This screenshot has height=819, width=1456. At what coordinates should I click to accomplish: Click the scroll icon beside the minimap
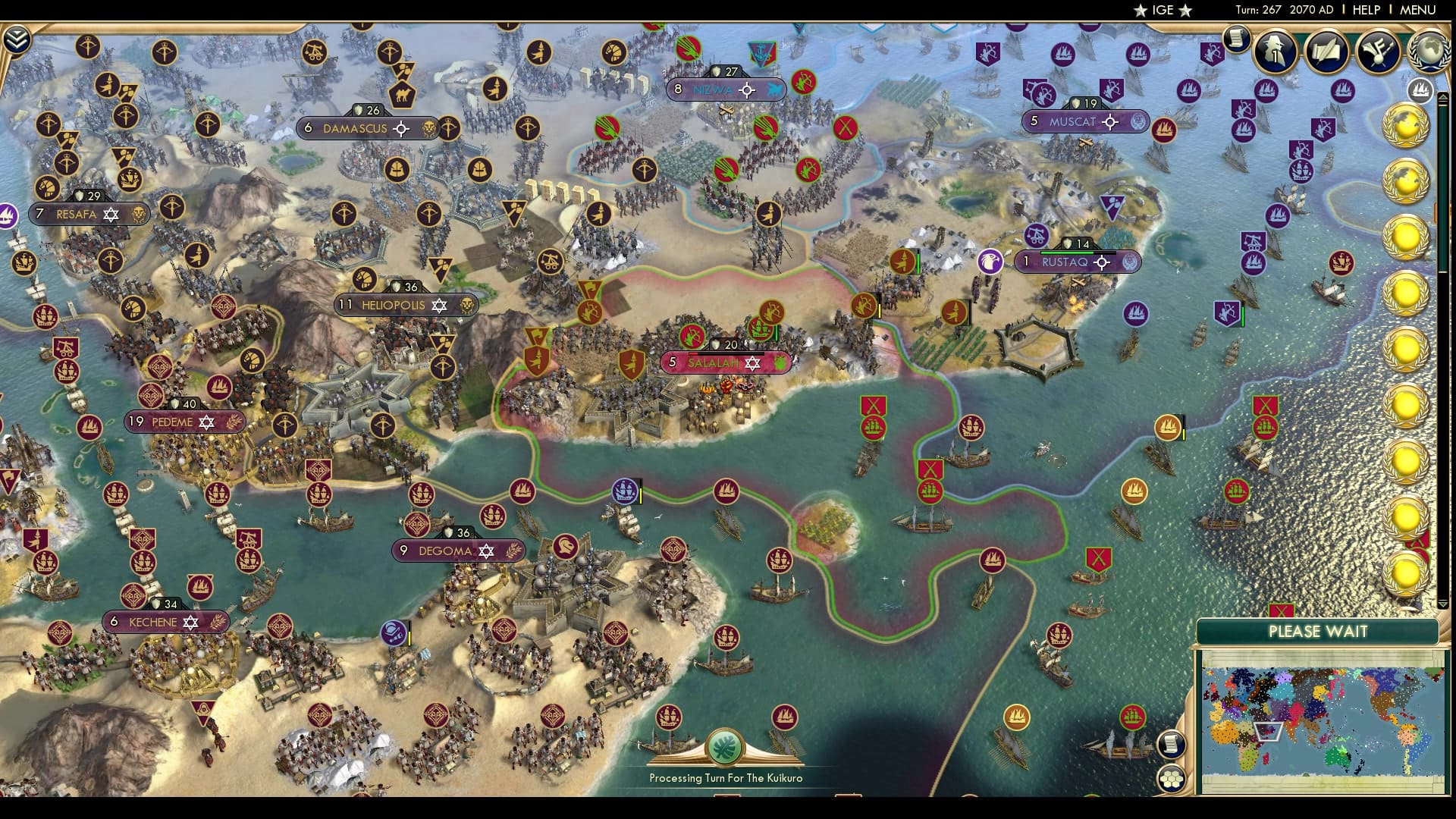pos(1170,743)
